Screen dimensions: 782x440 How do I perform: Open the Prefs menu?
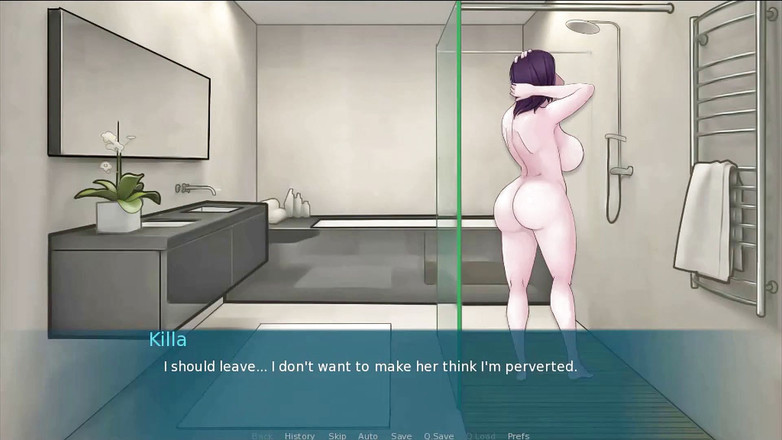pyautogui.click(x=518, y=436)
